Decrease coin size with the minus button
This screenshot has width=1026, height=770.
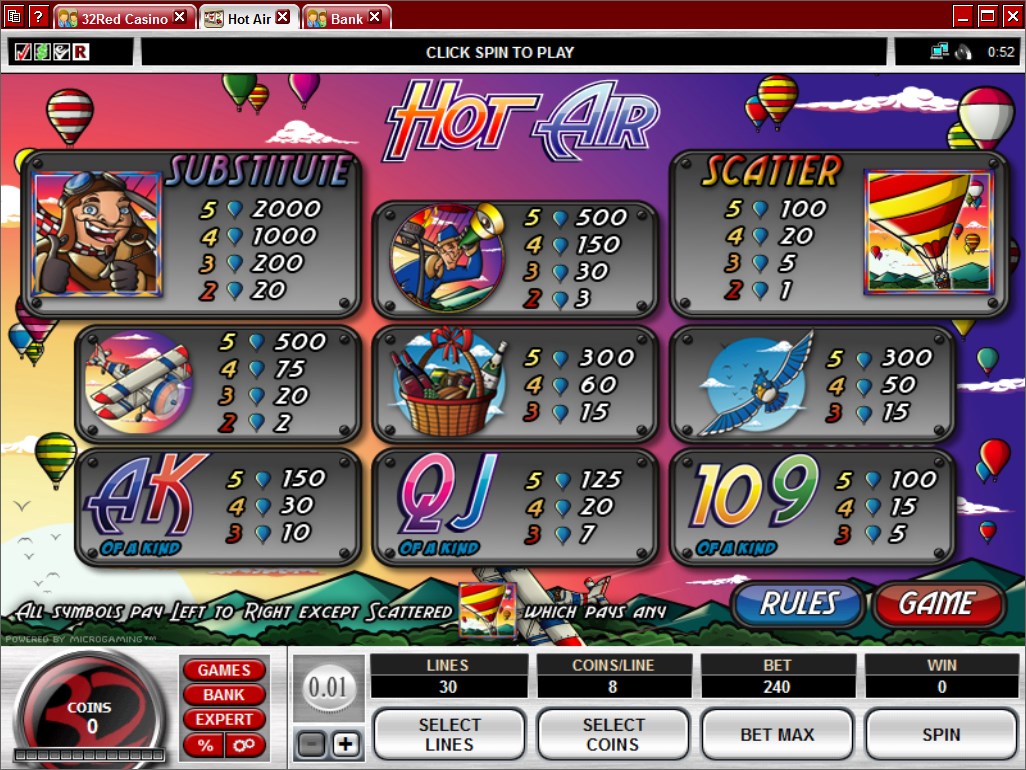[310, 745]
